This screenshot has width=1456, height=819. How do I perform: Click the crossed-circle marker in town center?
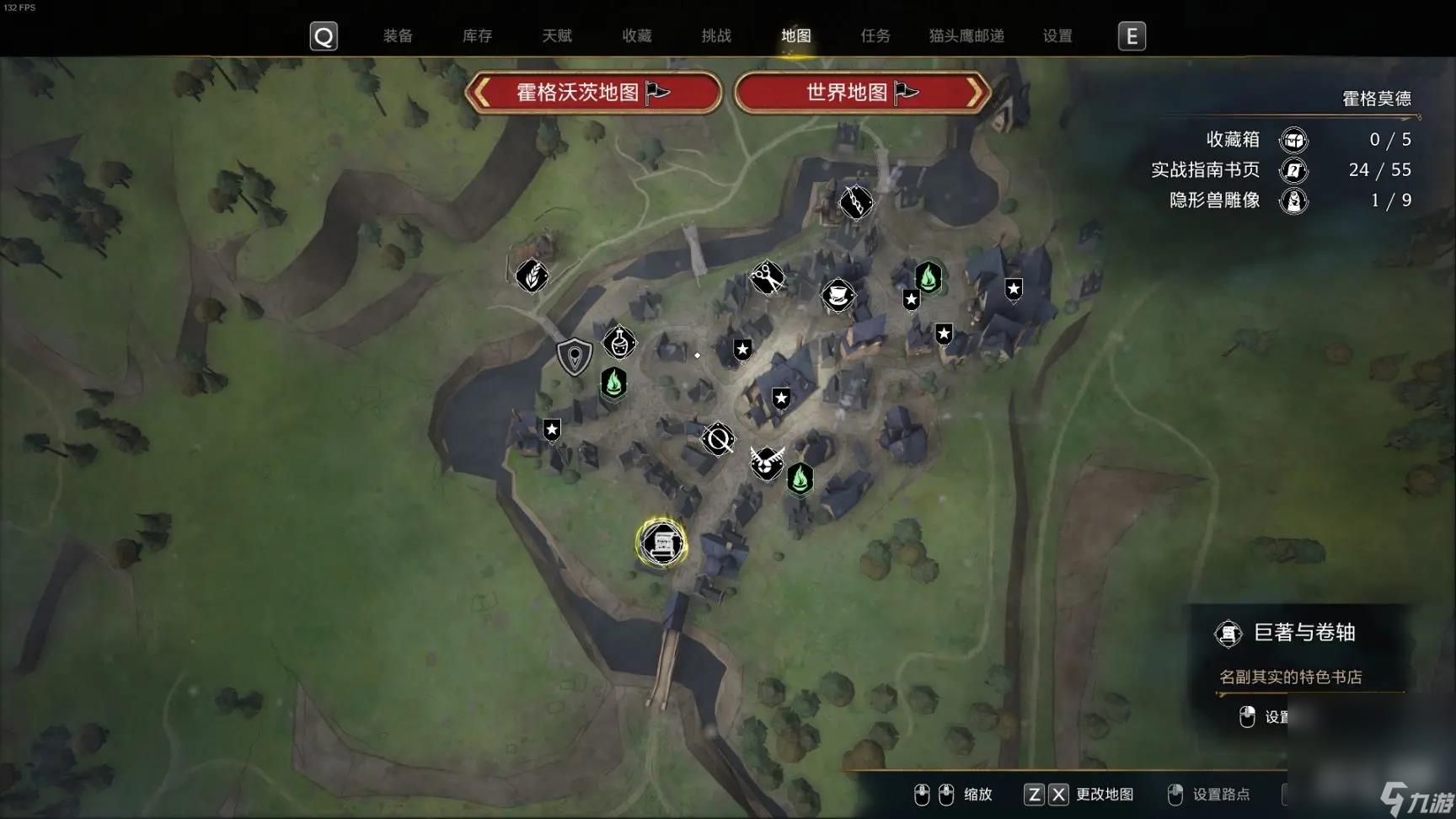(x=717, y=438)
